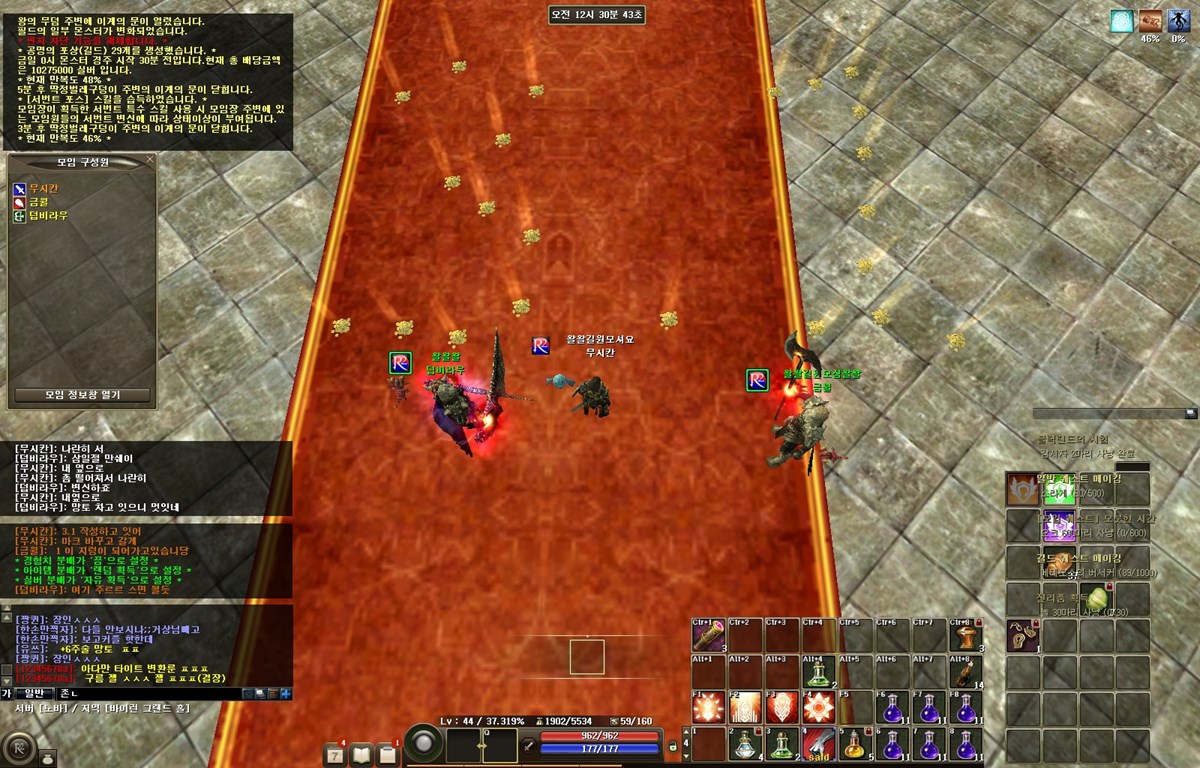Open the open-book journal icon
This screenshot has width=1200, height=768.
(x=361, y=753)
